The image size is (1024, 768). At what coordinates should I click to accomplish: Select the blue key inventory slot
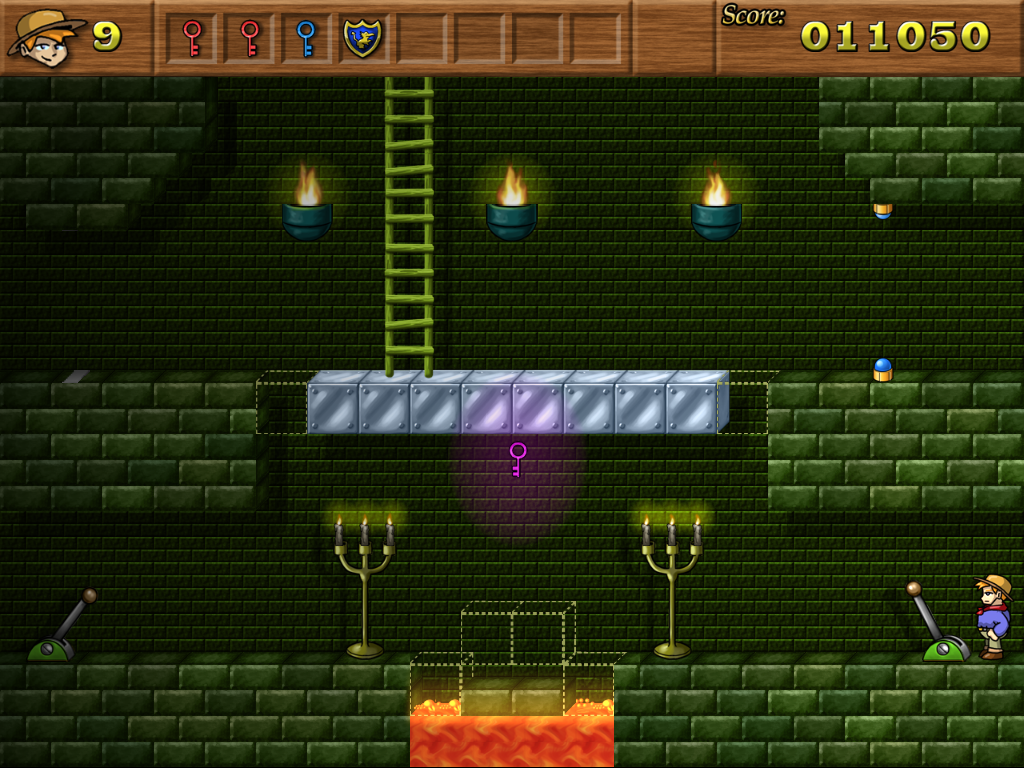pos(306,38)
